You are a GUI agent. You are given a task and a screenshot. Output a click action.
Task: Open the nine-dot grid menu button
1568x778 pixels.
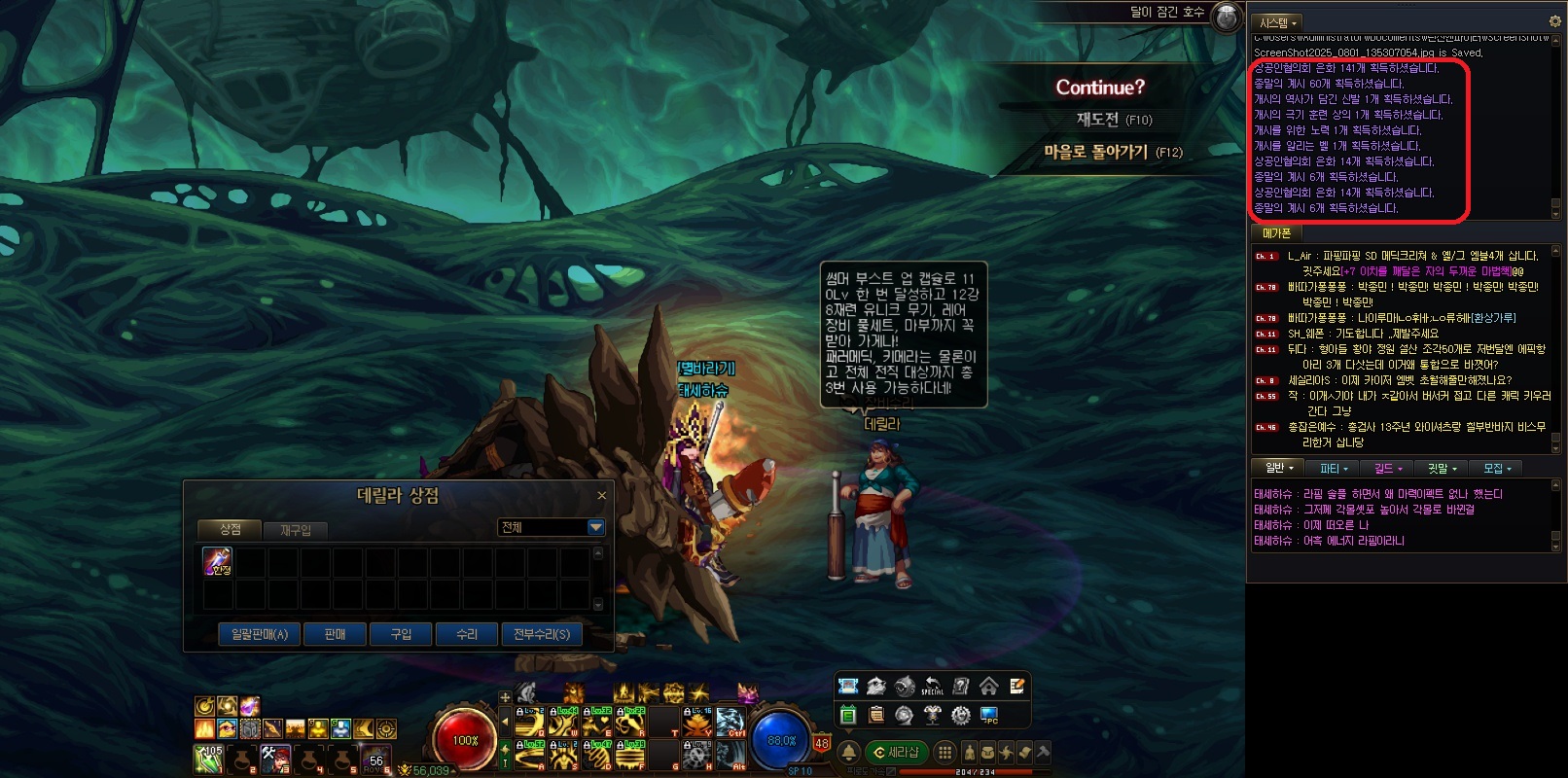pos(944,752)
